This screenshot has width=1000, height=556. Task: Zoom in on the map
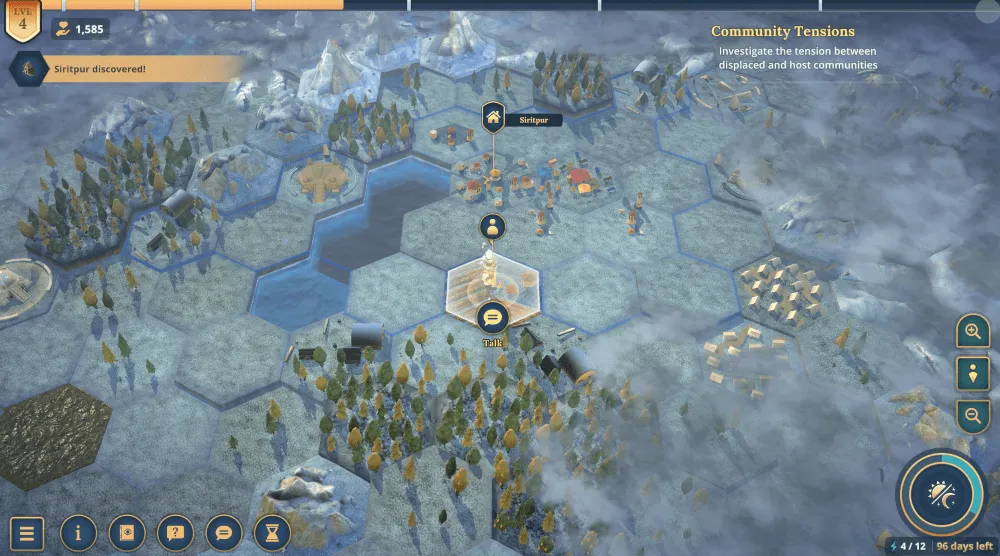click(x=973, y=330)
